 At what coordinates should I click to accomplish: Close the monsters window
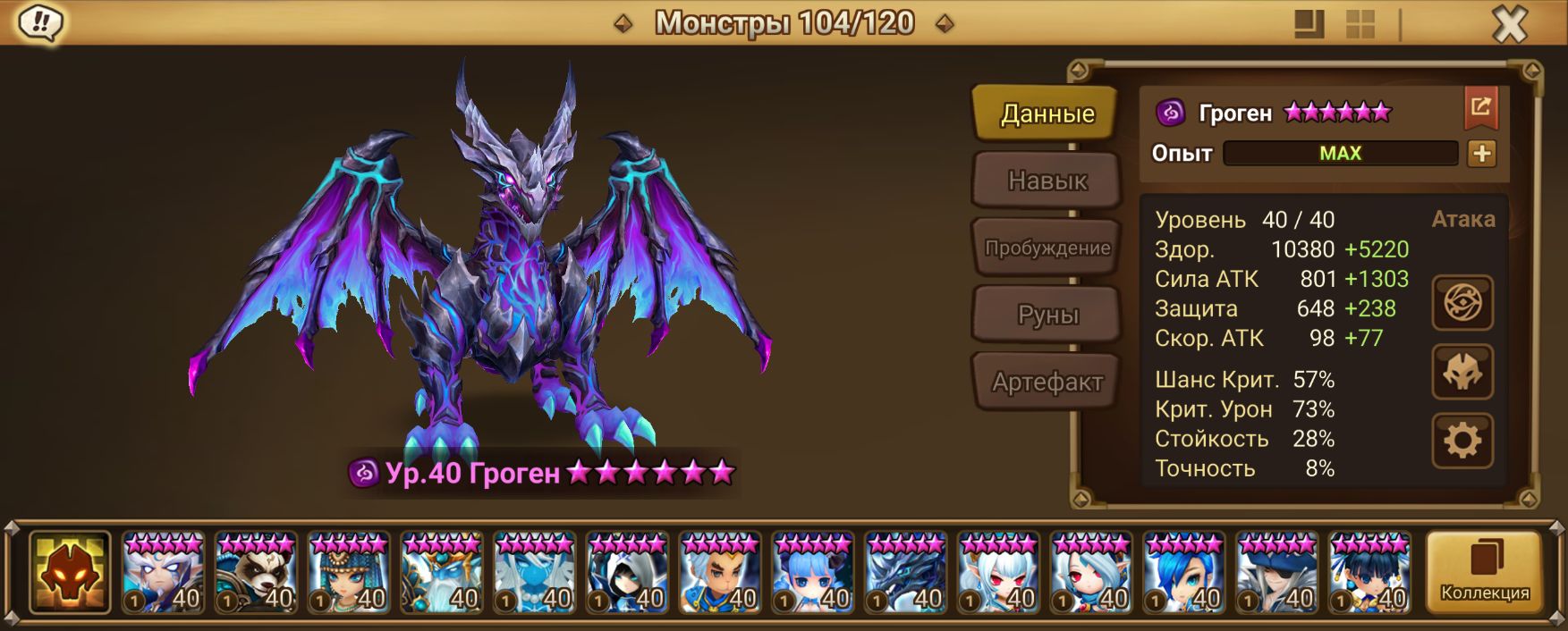tap(1509, 24)
